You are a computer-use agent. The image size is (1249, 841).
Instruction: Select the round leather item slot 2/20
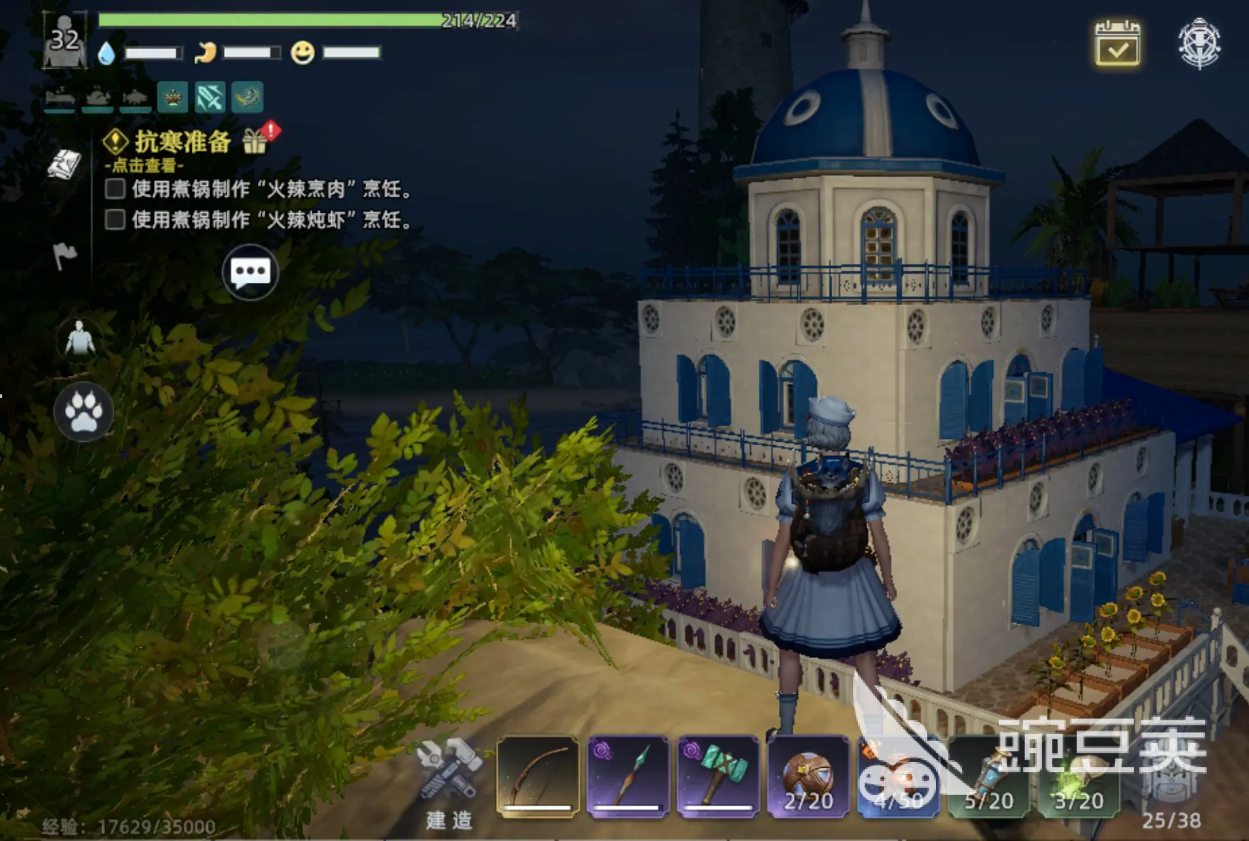pyautogui.click(x=808, y=777)
